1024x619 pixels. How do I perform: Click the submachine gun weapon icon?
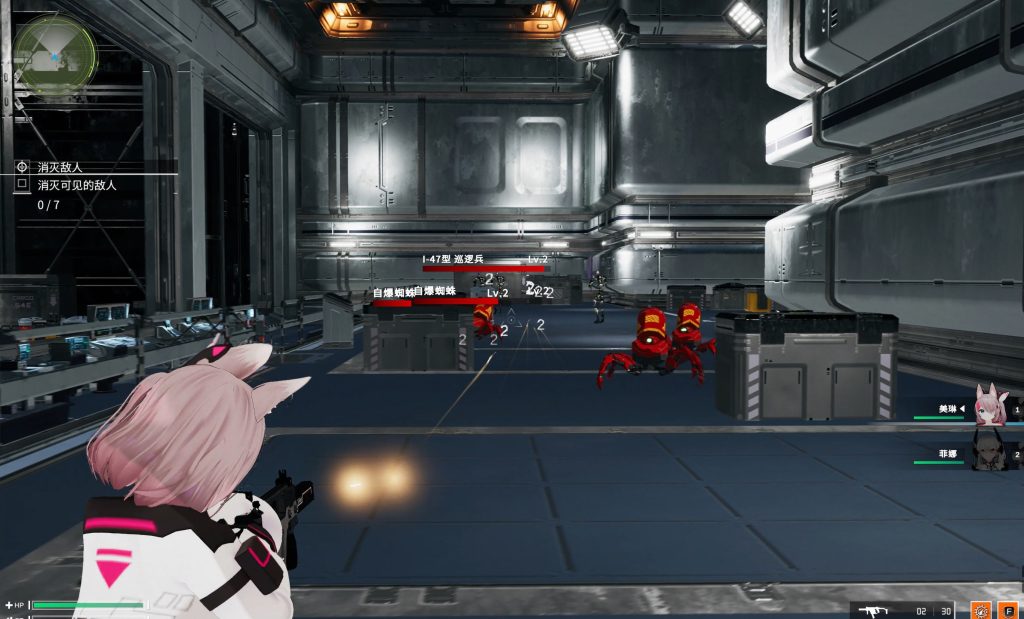point(875,609)
